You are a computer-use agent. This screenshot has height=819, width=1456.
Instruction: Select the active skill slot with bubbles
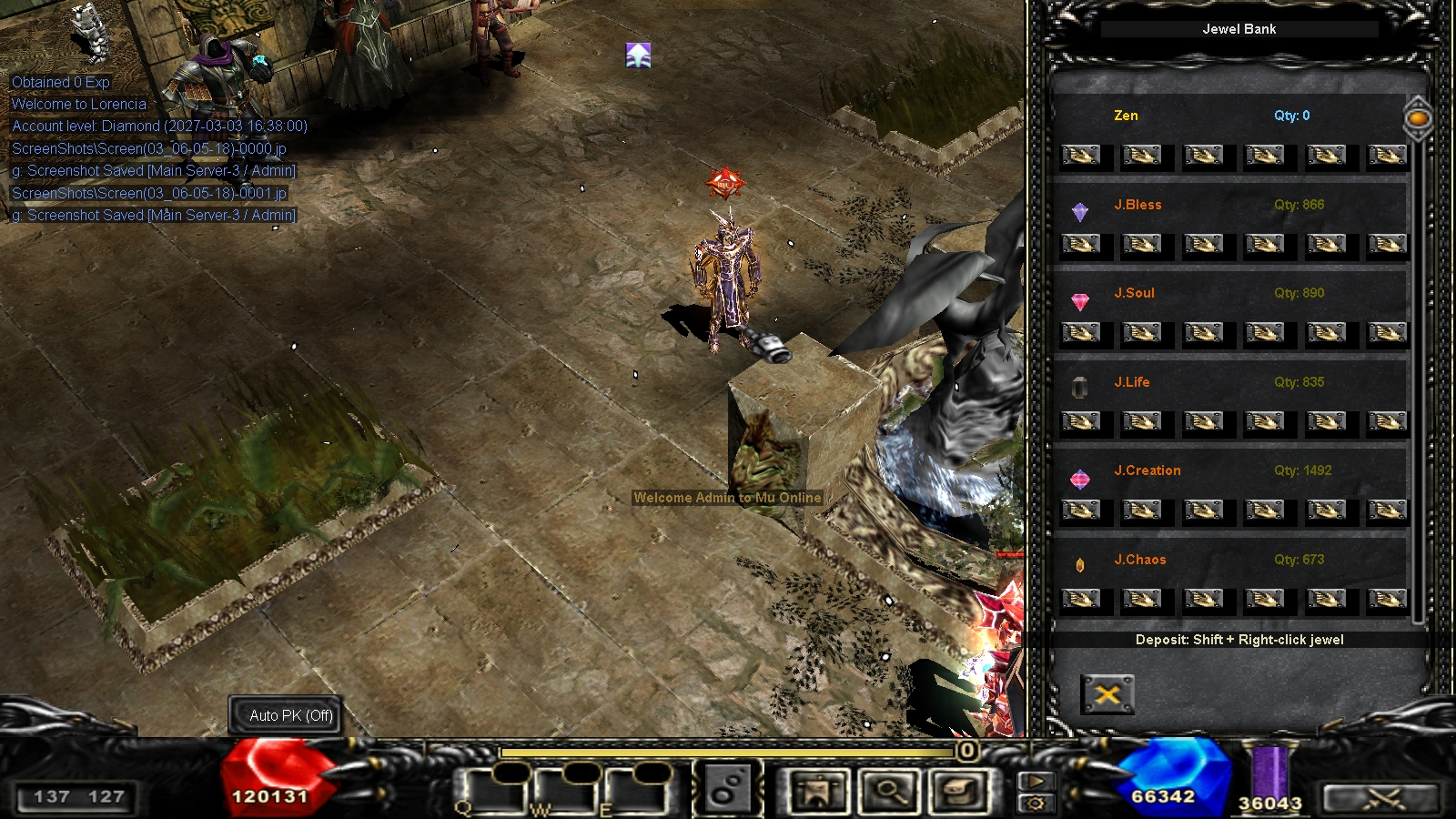725,790
